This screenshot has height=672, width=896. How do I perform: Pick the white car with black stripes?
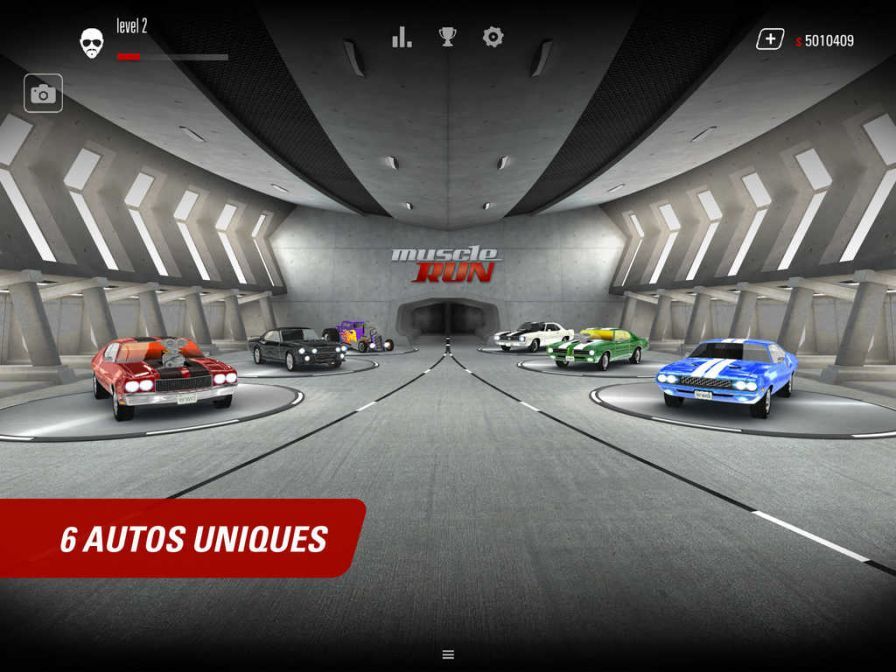533,336
